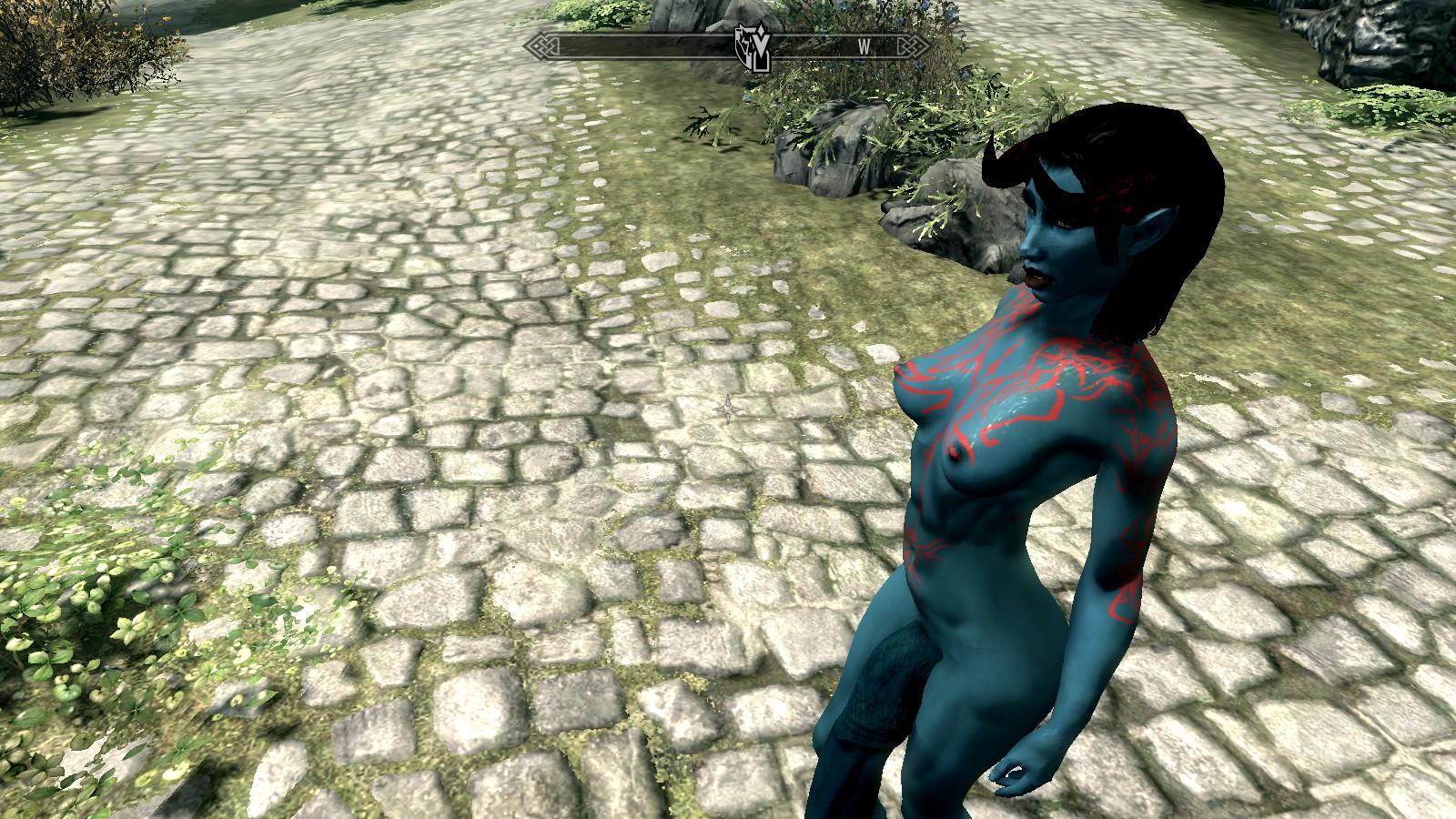The width and height of the screenshot is (1456, 819).
Task: Click the W heading on the compass bar
Action: pyautogui.click(x=864, y=46)
